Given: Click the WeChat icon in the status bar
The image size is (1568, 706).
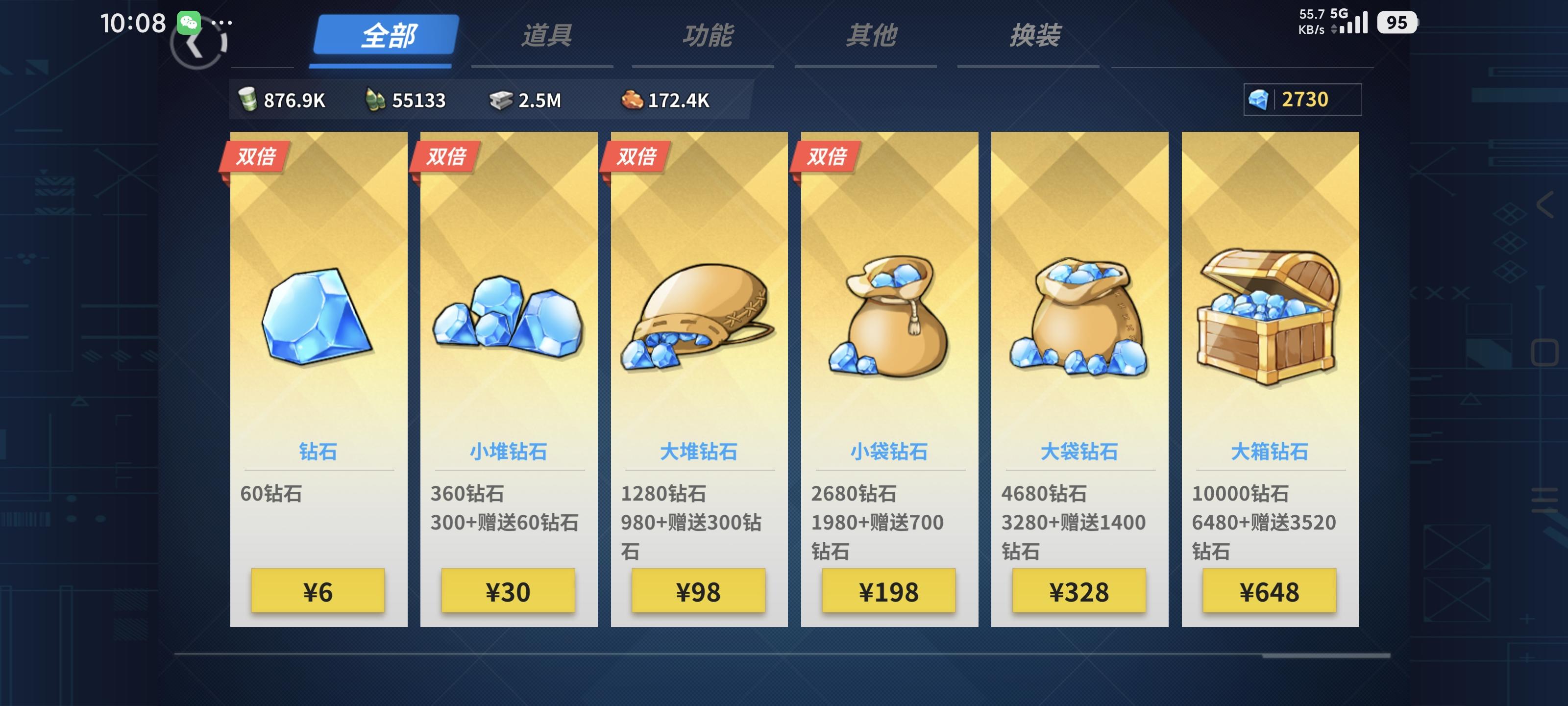Looking at the screenshot, I should [x=190, y=23].
